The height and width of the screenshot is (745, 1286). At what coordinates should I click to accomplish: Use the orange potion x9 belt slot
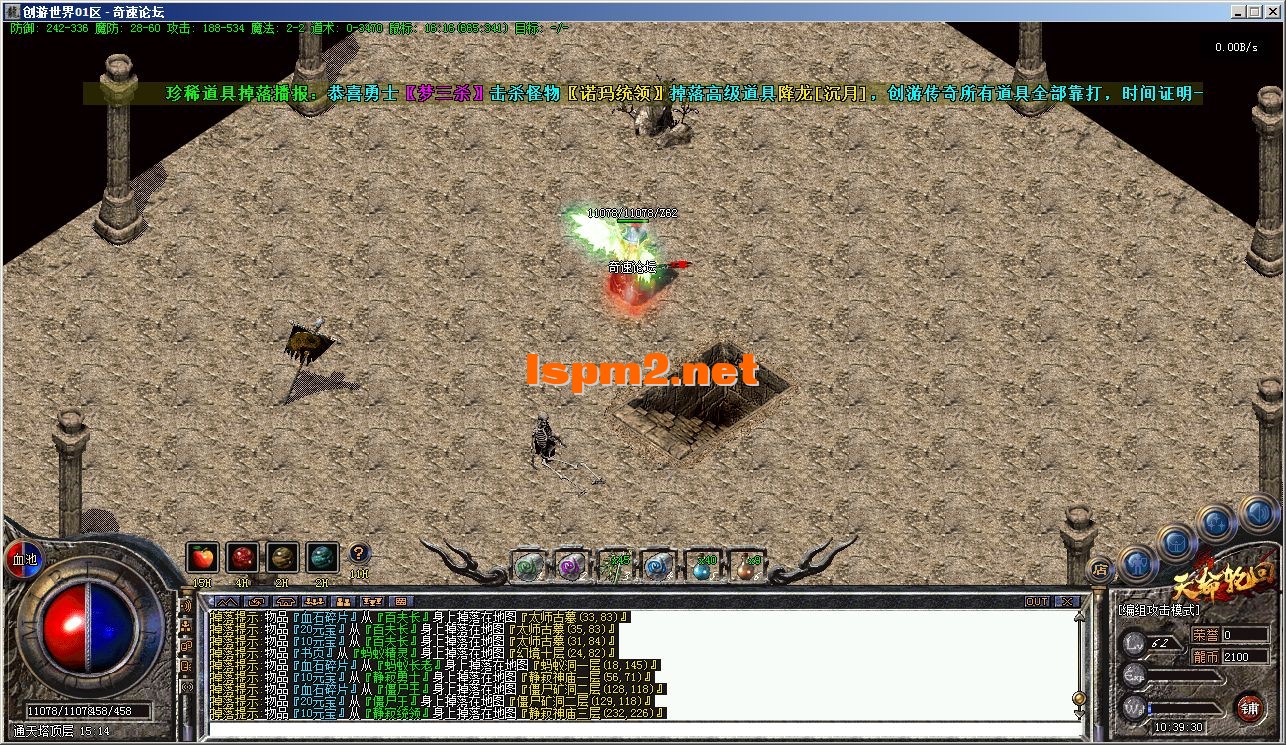[746, 566]
